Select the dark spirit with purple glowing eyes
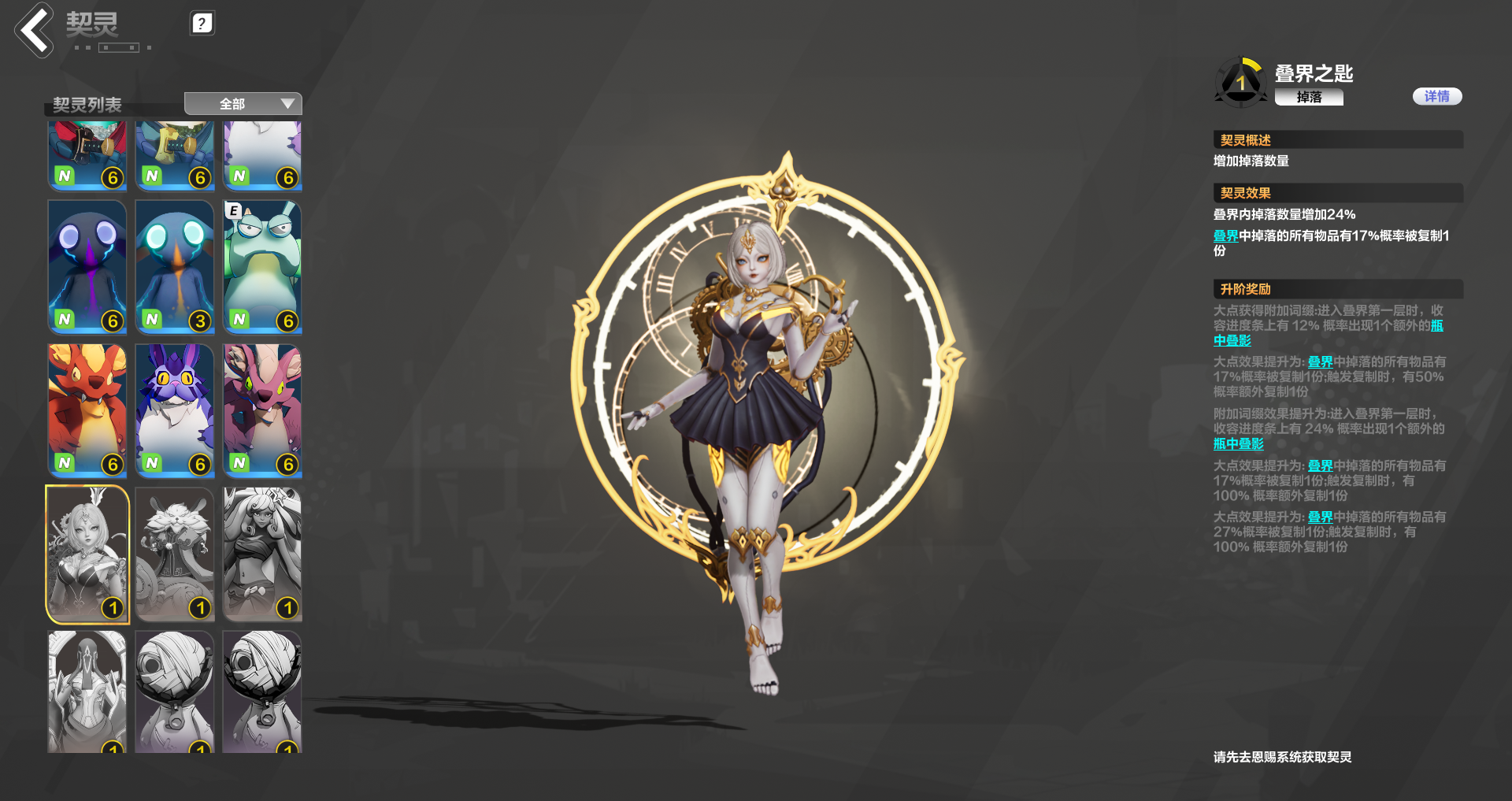 tap(87, 267)
